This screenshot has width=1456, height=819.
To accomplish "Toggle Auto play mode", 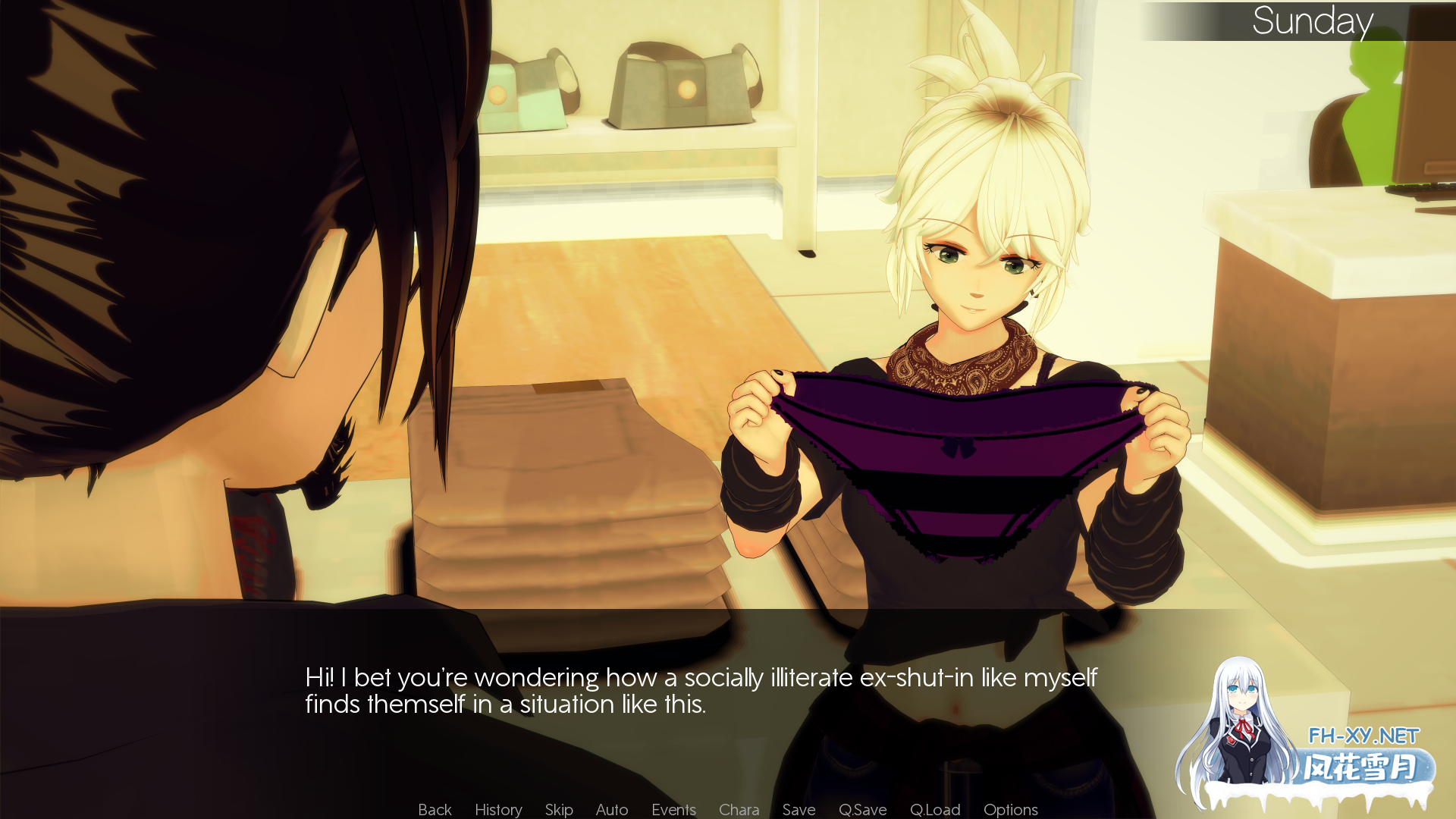I will (611, 809).
